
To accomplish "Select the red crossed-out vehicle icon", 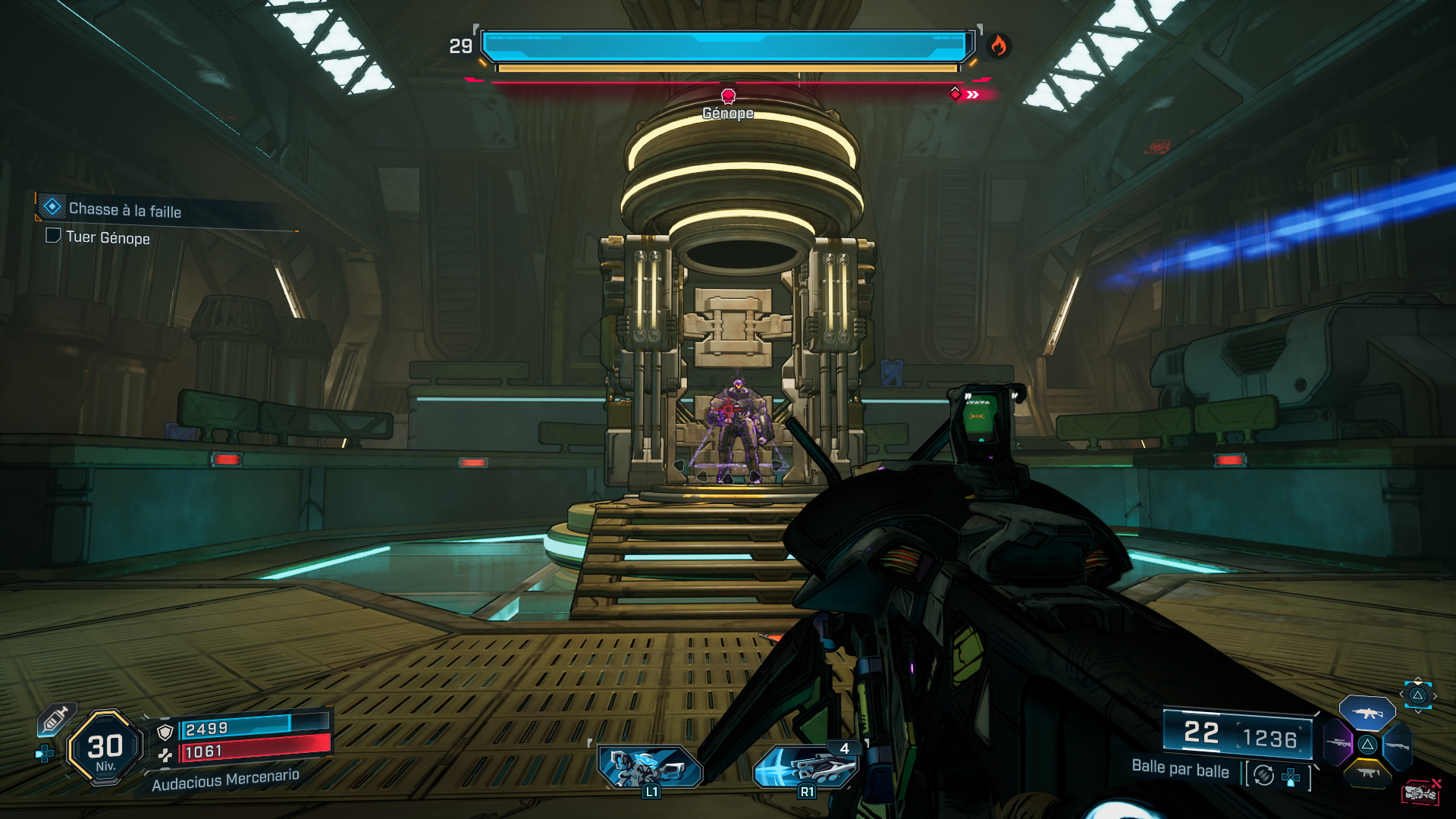I will pyautogui.click(x=1420, y=792).
